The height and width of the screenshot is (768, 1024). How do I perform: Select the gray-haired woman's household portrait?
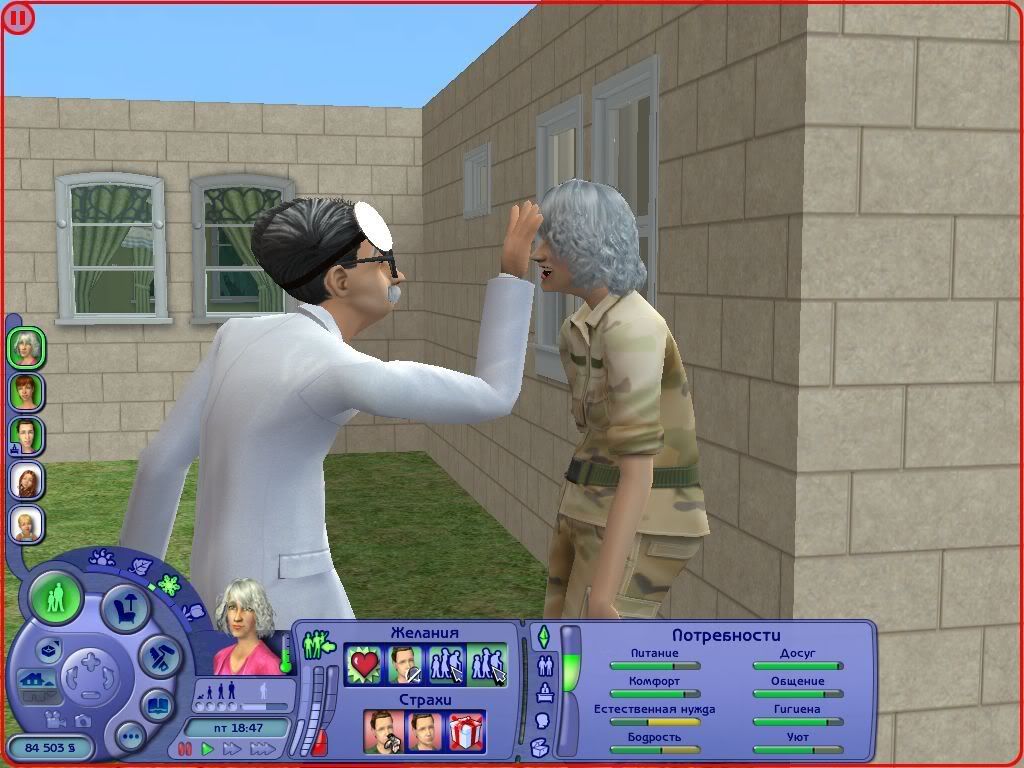(26, 348)
